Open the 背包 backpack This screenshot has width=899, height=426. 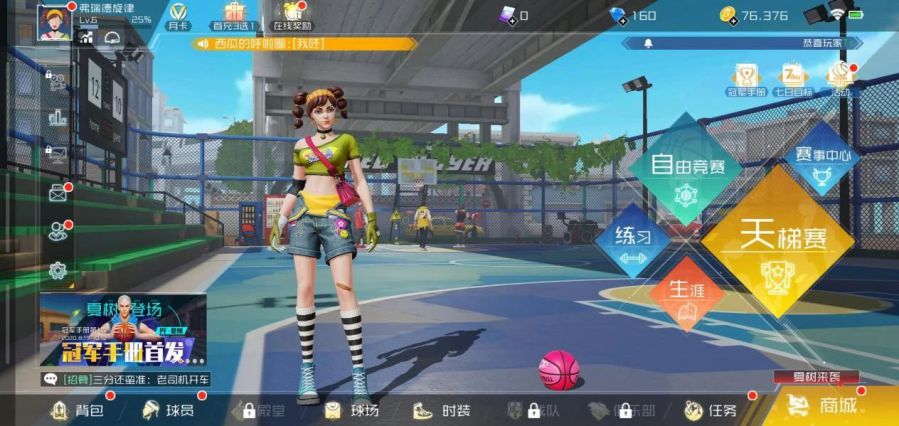coord(76,410)
